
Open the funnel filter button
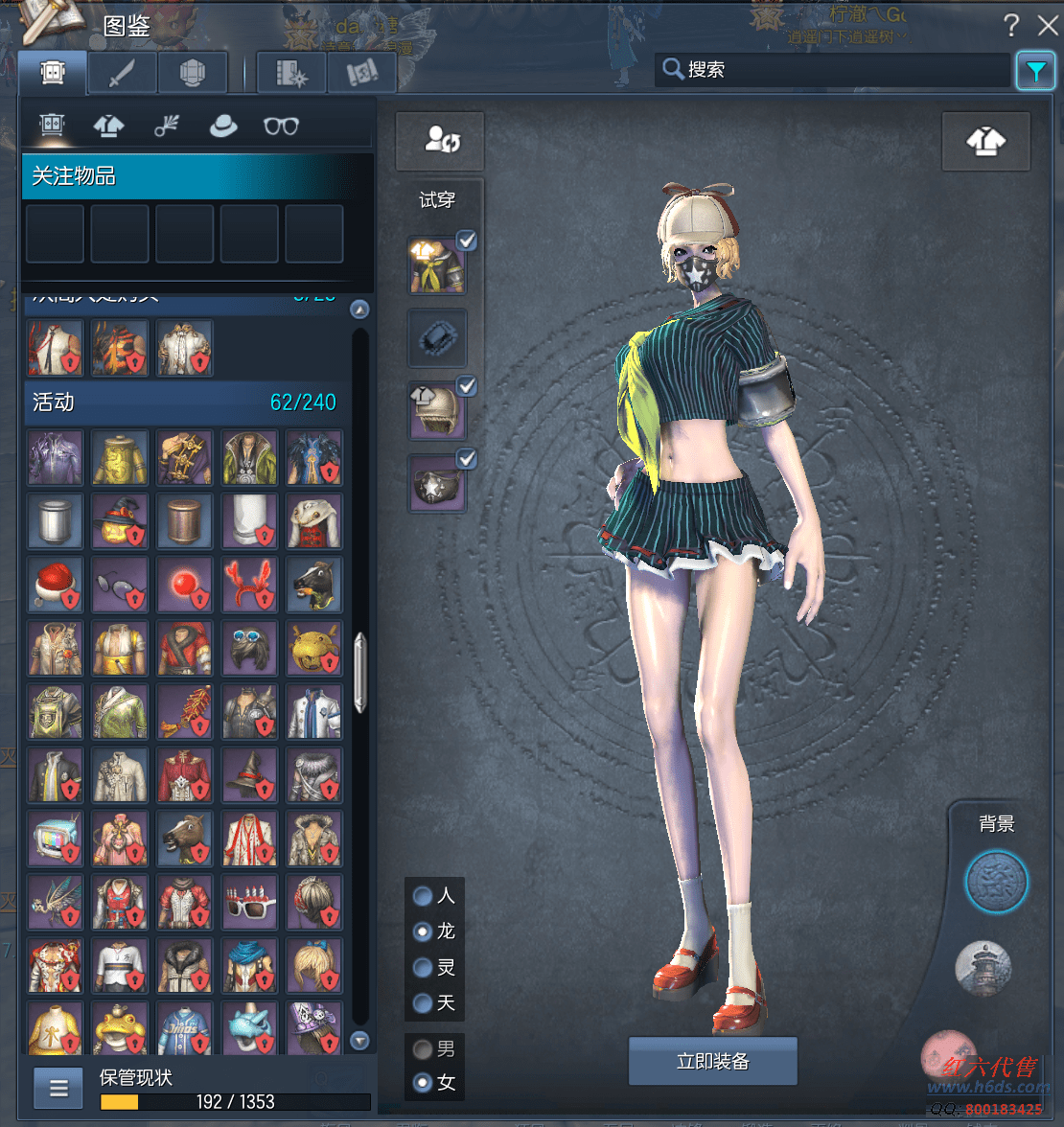click(1036, 71)
